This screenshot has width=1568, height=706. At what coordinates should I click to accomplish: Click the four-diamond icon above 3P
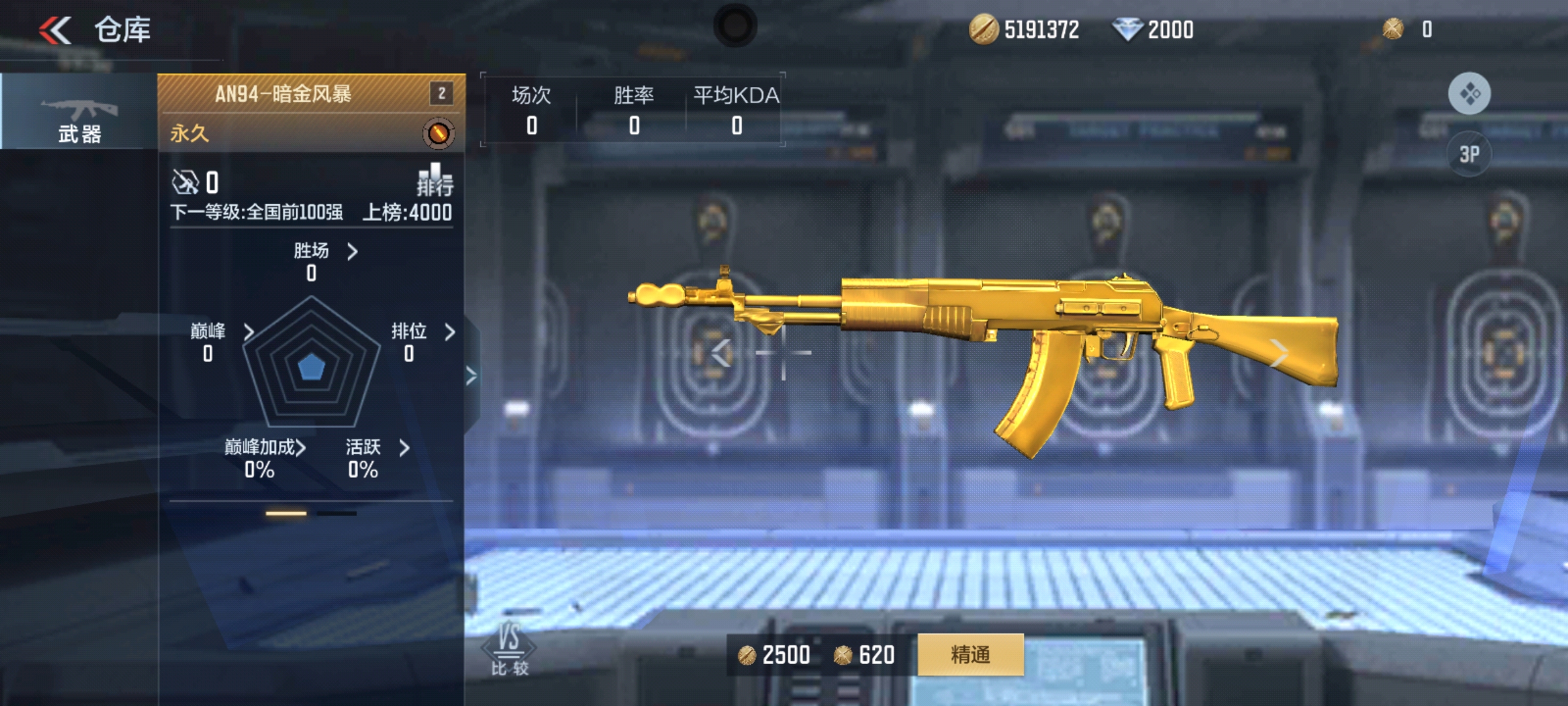pyautogui.click(x=1469, y=93)
